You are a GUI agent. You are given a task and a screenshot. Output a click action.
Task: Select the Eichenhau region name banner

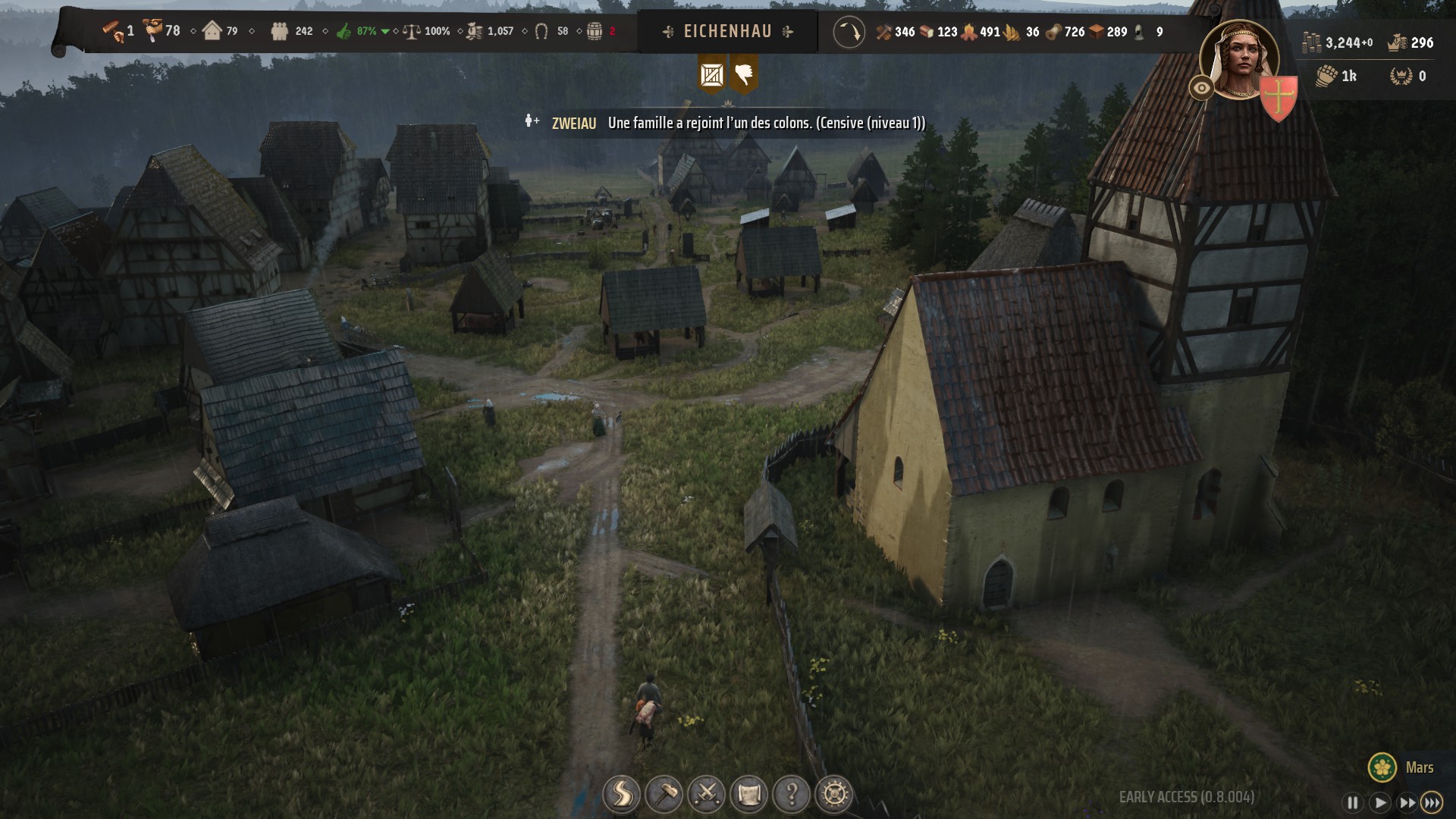[727, 31]
